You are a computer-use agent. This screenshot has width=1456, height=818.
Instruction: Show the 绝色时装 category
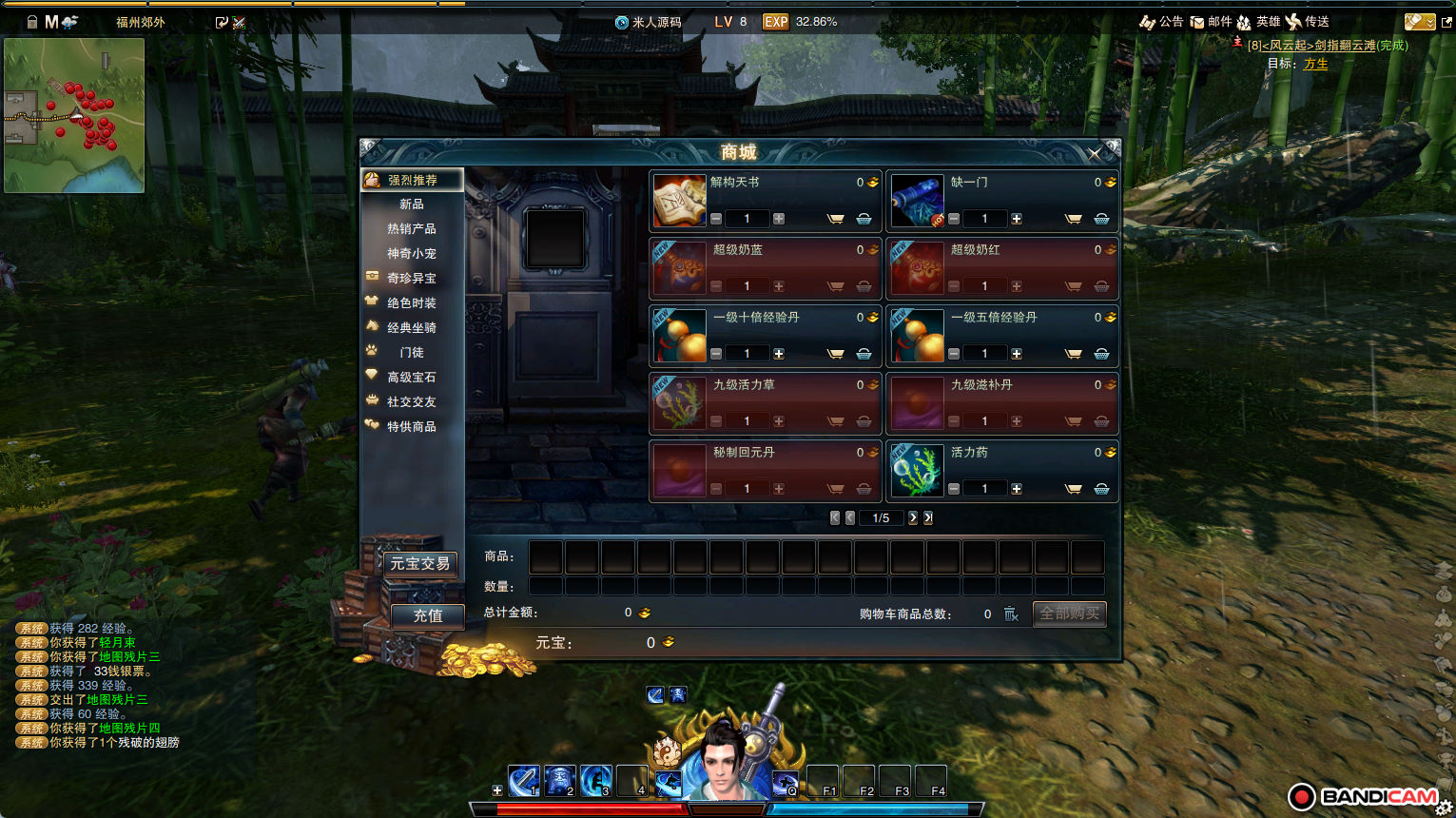(412, 303)
